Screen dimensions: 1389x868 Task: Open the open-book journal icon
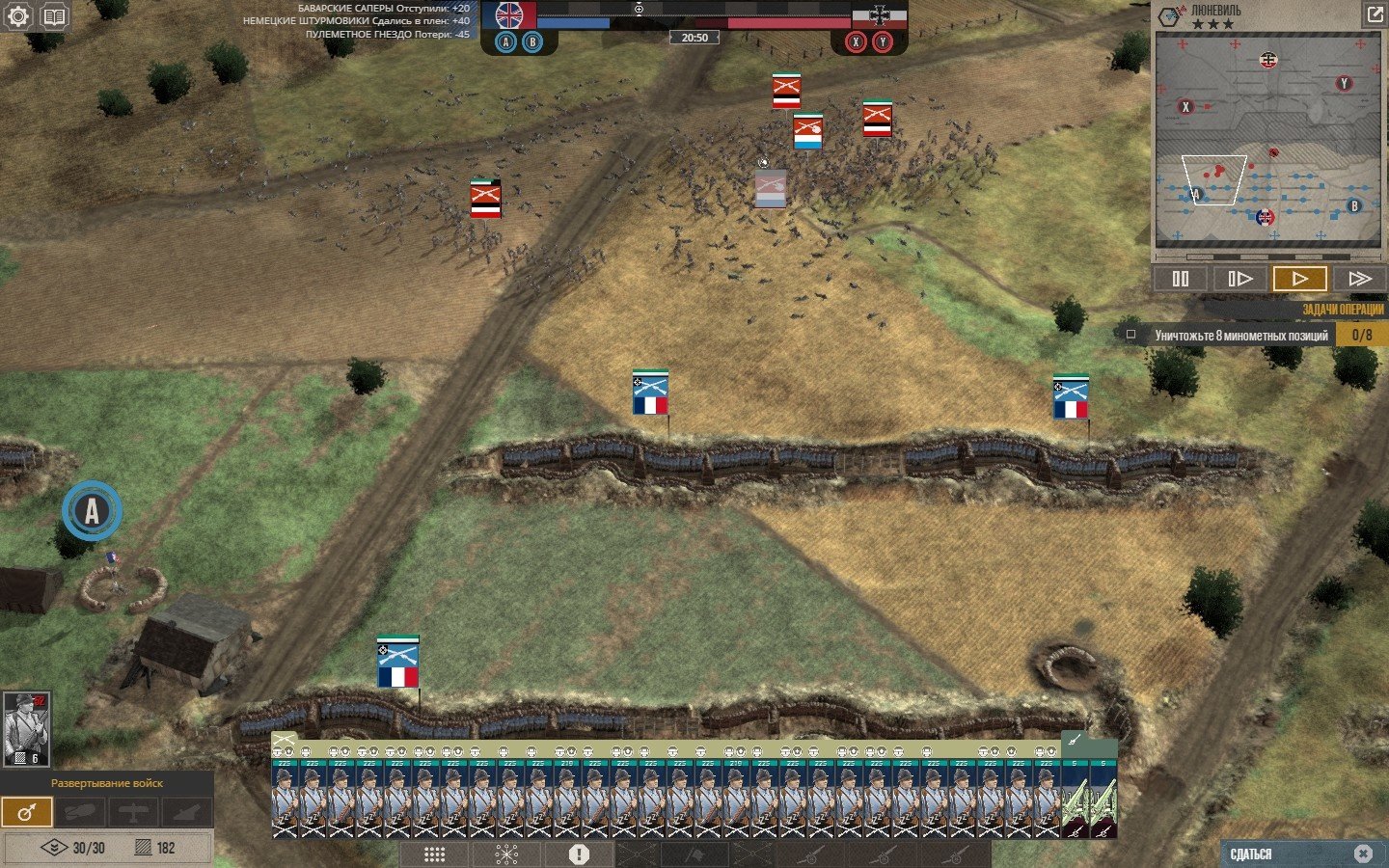tap(55, 16)
